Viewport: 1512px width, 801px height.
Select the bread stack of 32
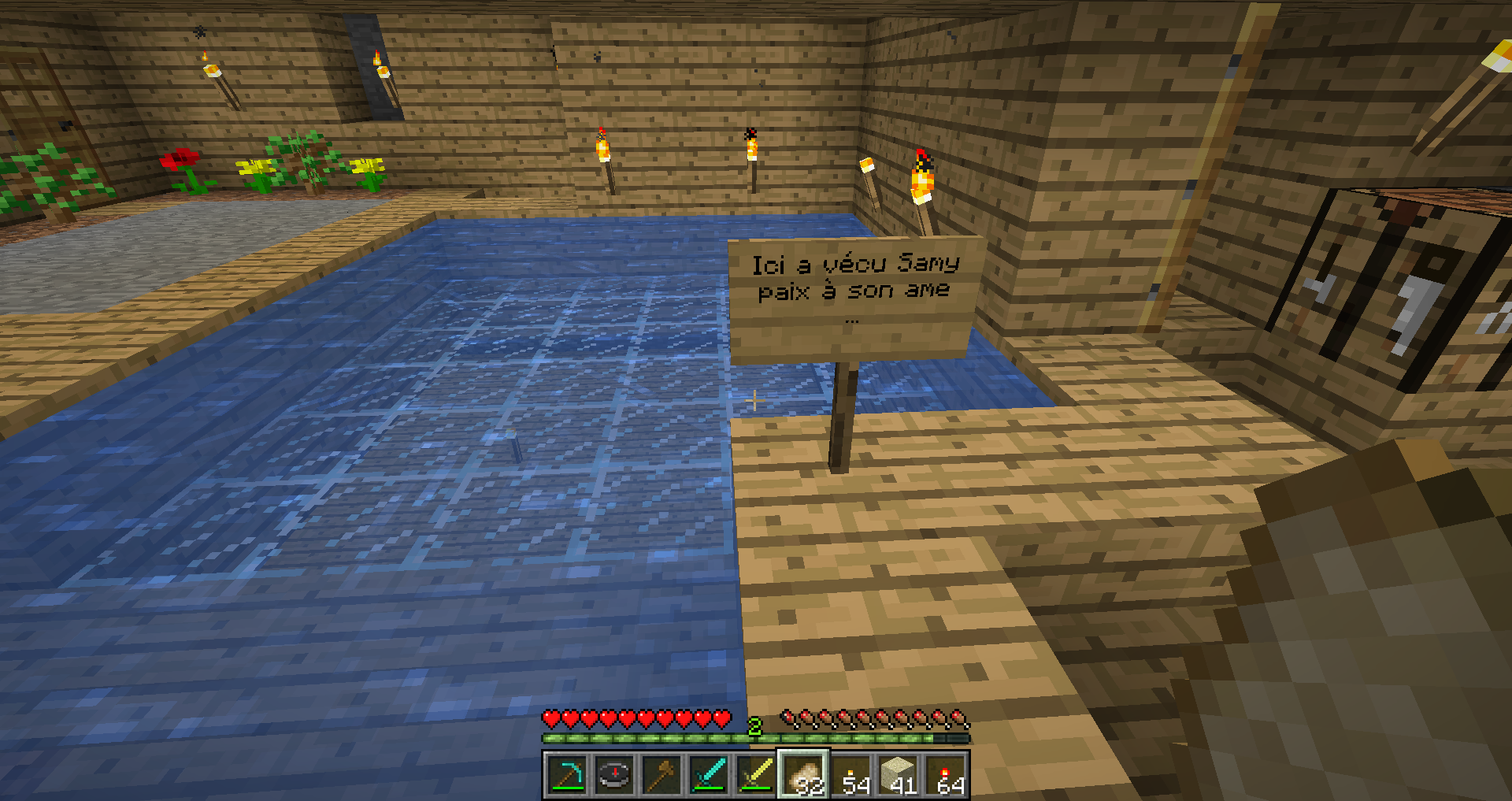click(803, 775)
